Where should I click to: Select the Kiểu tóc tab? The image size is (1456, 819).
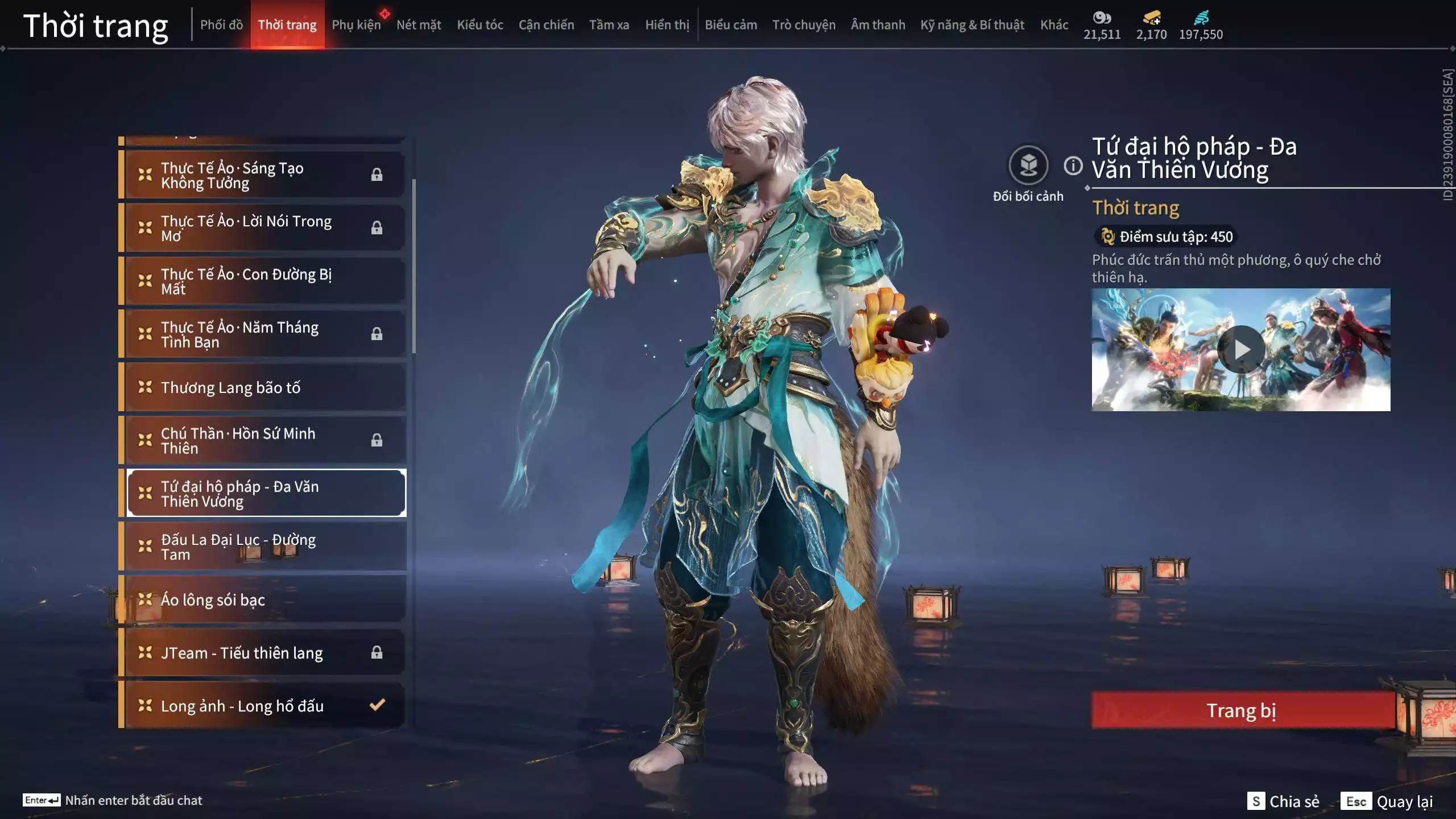pyautogui.click(x=480, y=25)
